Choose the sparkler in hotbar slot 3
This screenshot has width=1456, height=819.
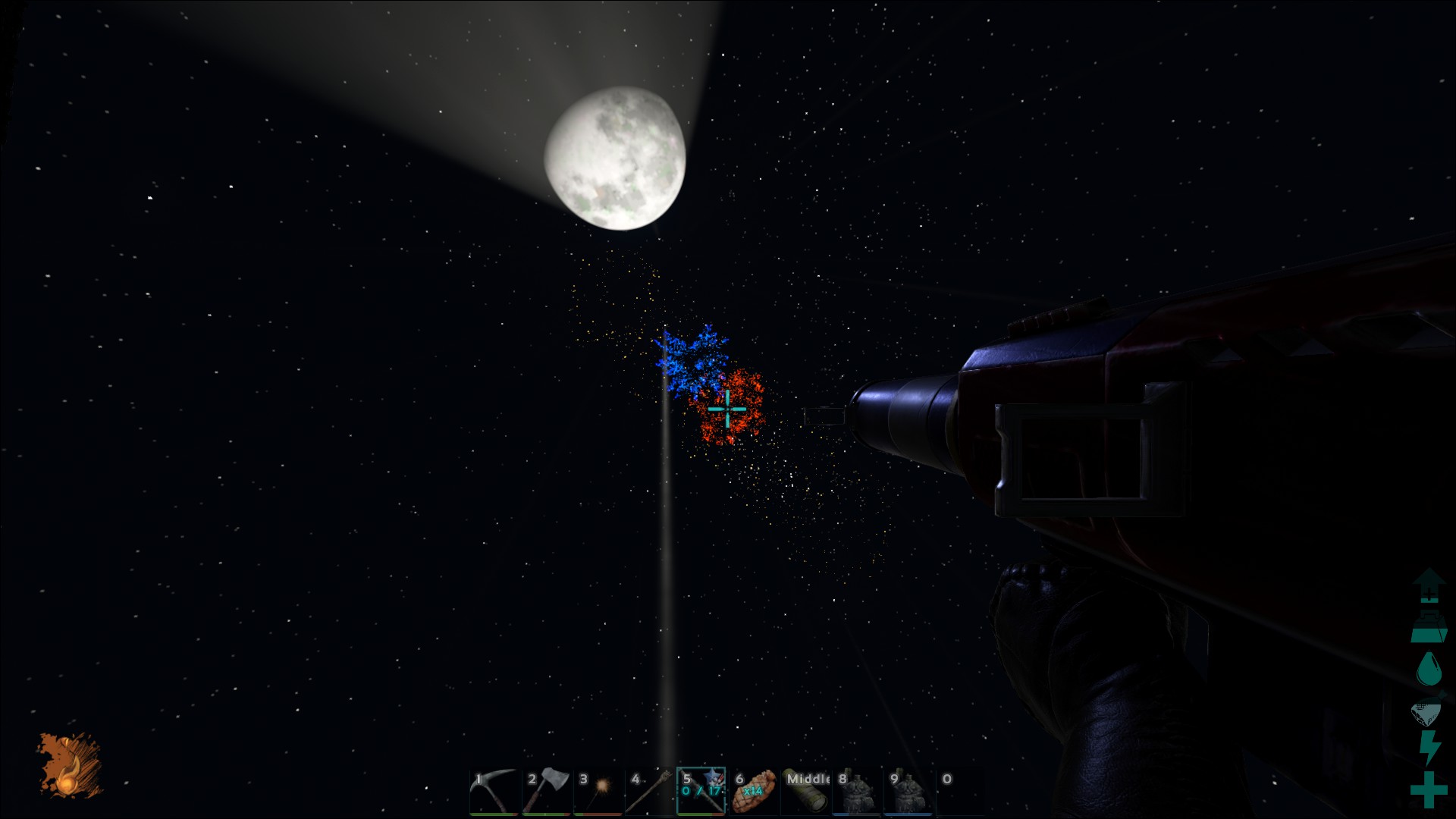click(598, 792)
